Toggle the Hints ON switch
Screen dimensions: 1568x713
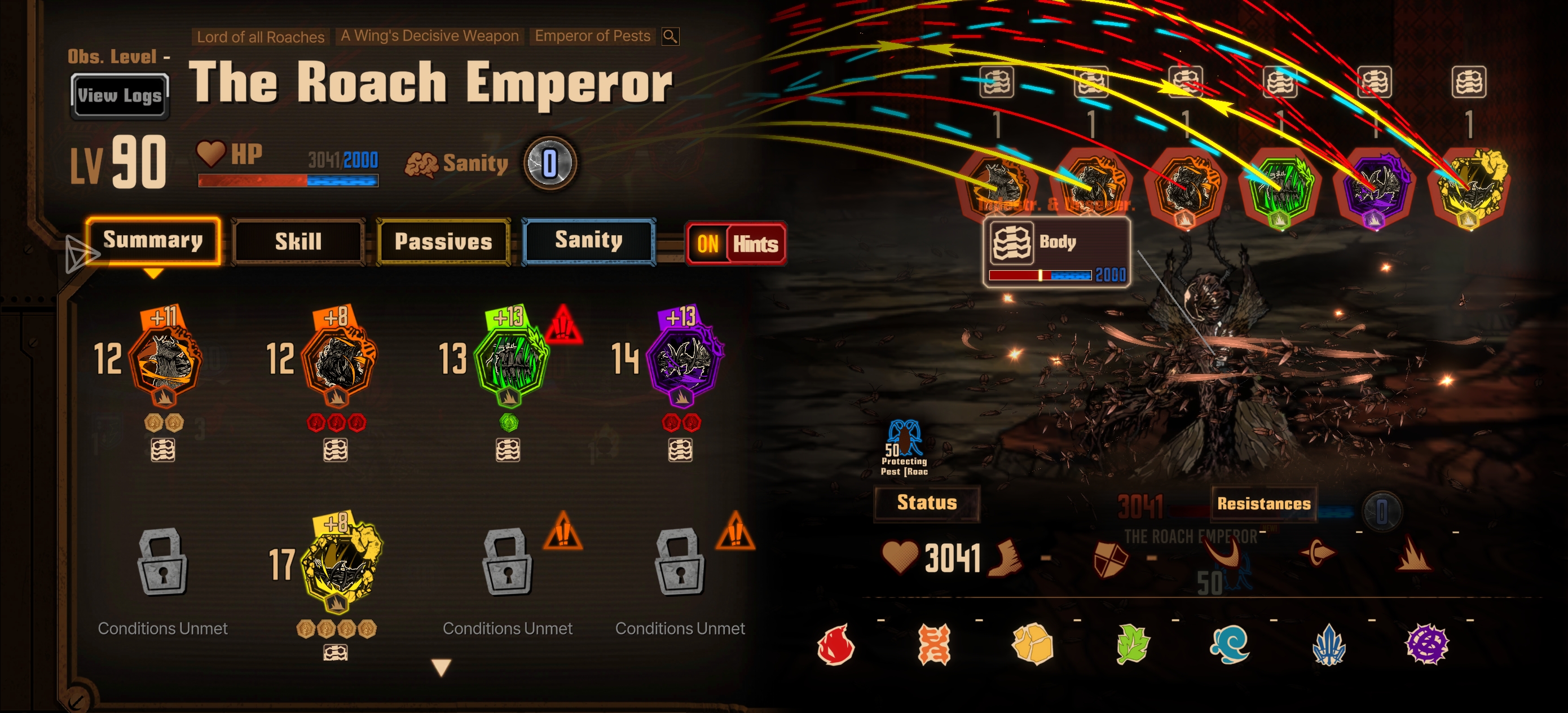pyautogui.click(x=736, y=244)
